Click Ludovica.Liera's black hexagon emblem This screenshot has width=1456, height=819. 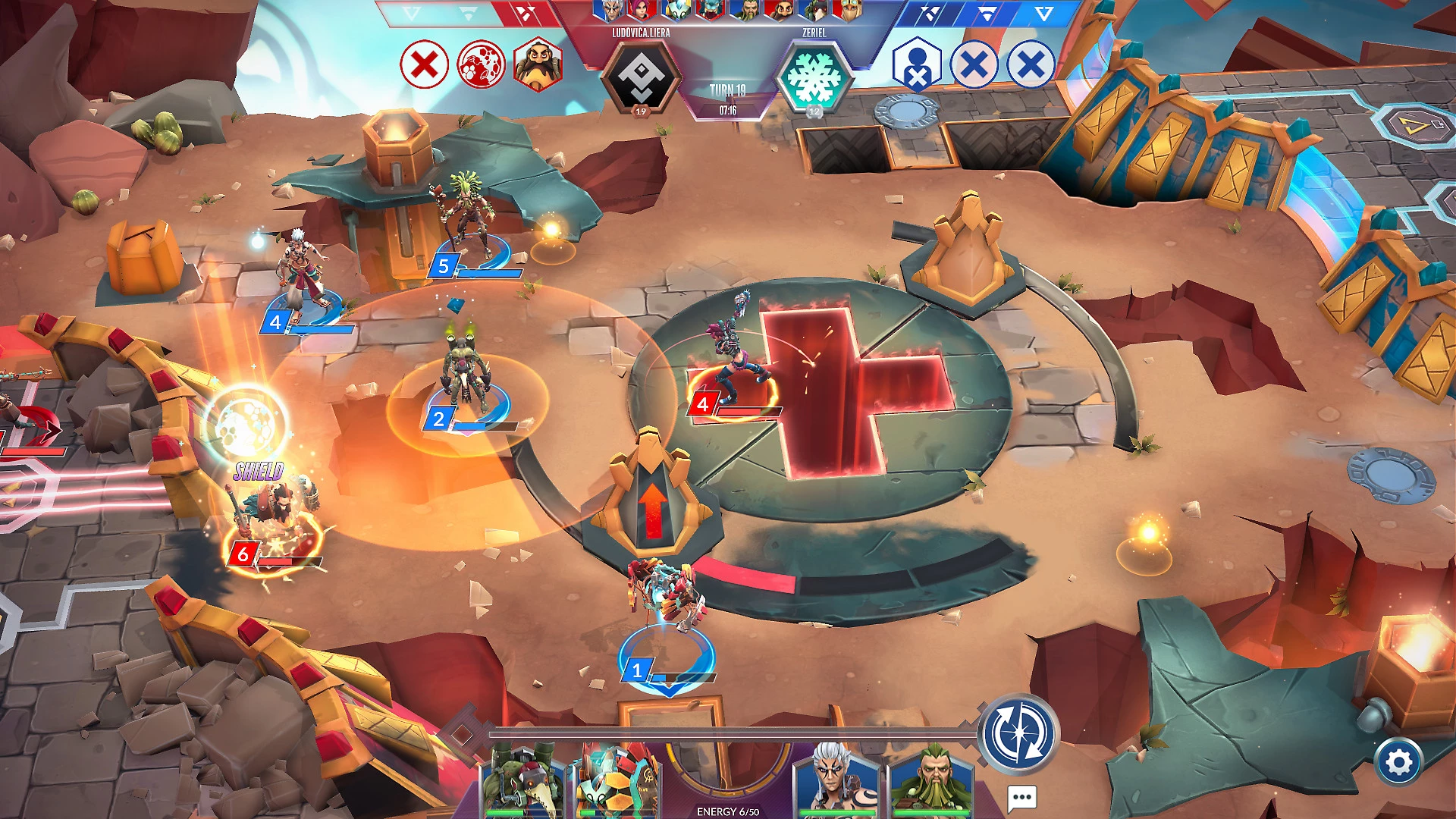pyautogui.click(x=641, y=77)
